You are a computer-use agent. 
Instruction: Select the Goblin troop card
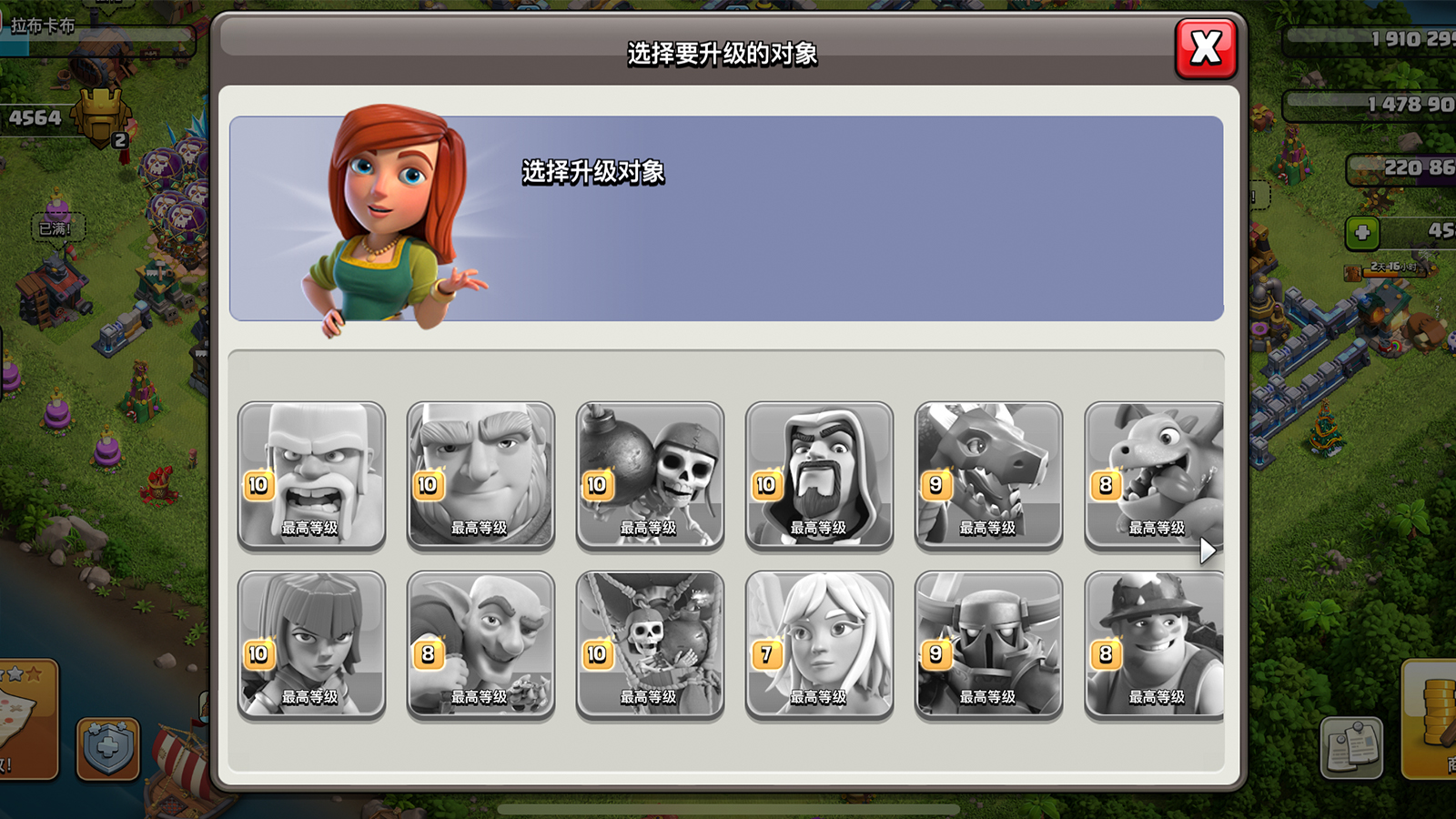pyautogui.click(x=480, y=644)
